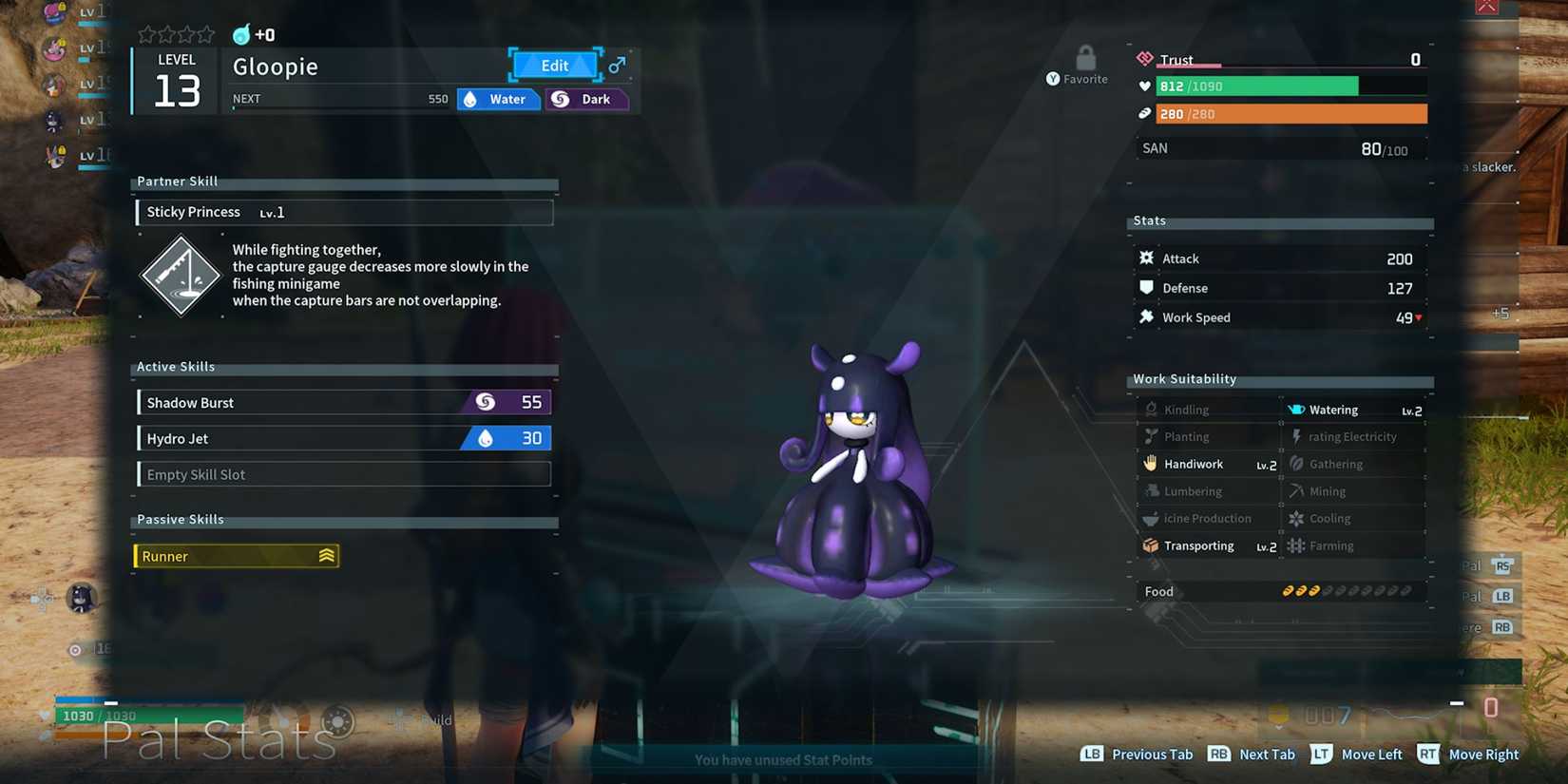1568x784 pixels.
Task: Click the Cooling snowflake icon
Action: tap(1296, 518)
